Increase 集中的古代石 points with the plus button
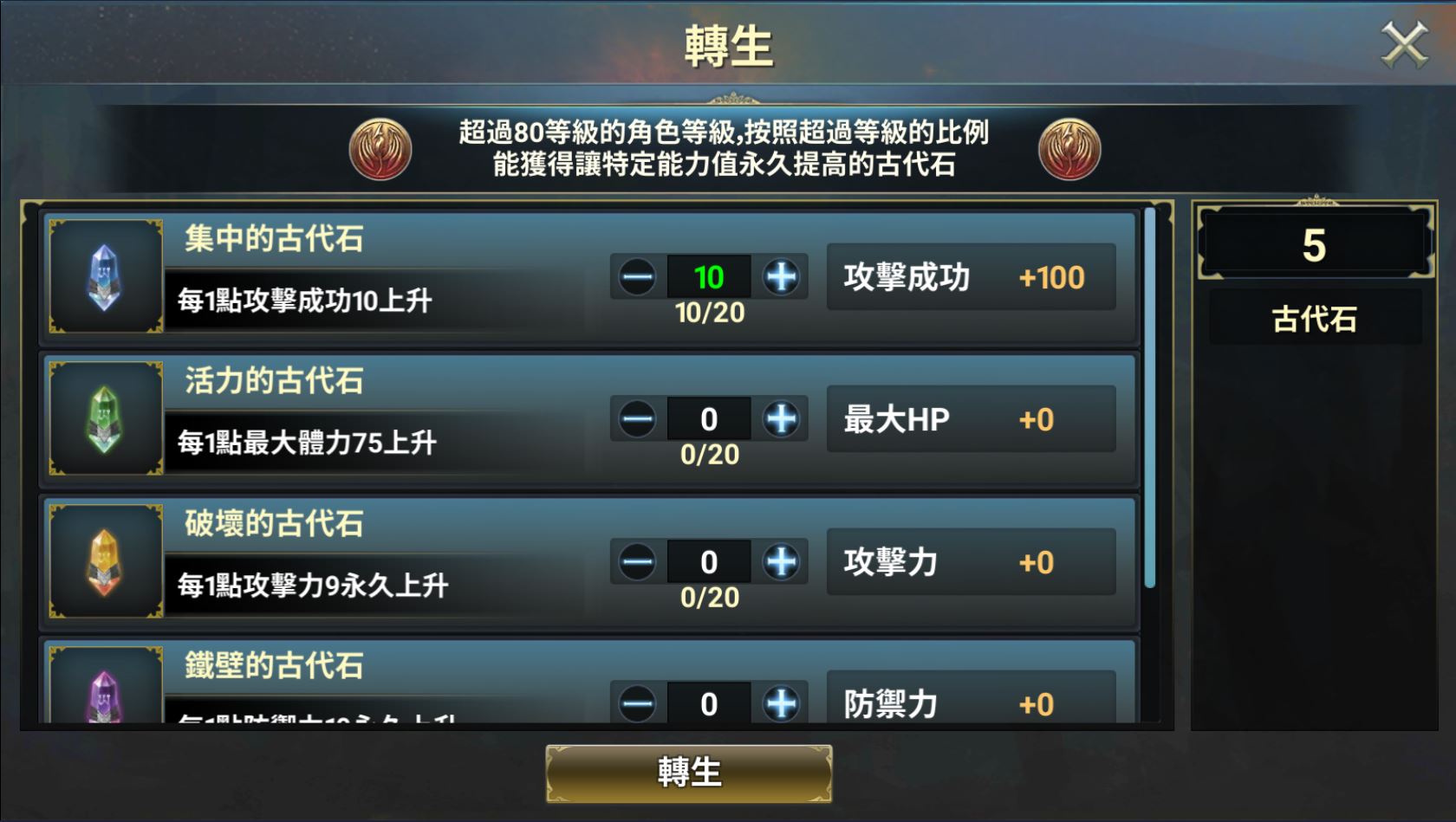Image resolution: width=1456 pixels, height=822 pixels. pos(779,276)
